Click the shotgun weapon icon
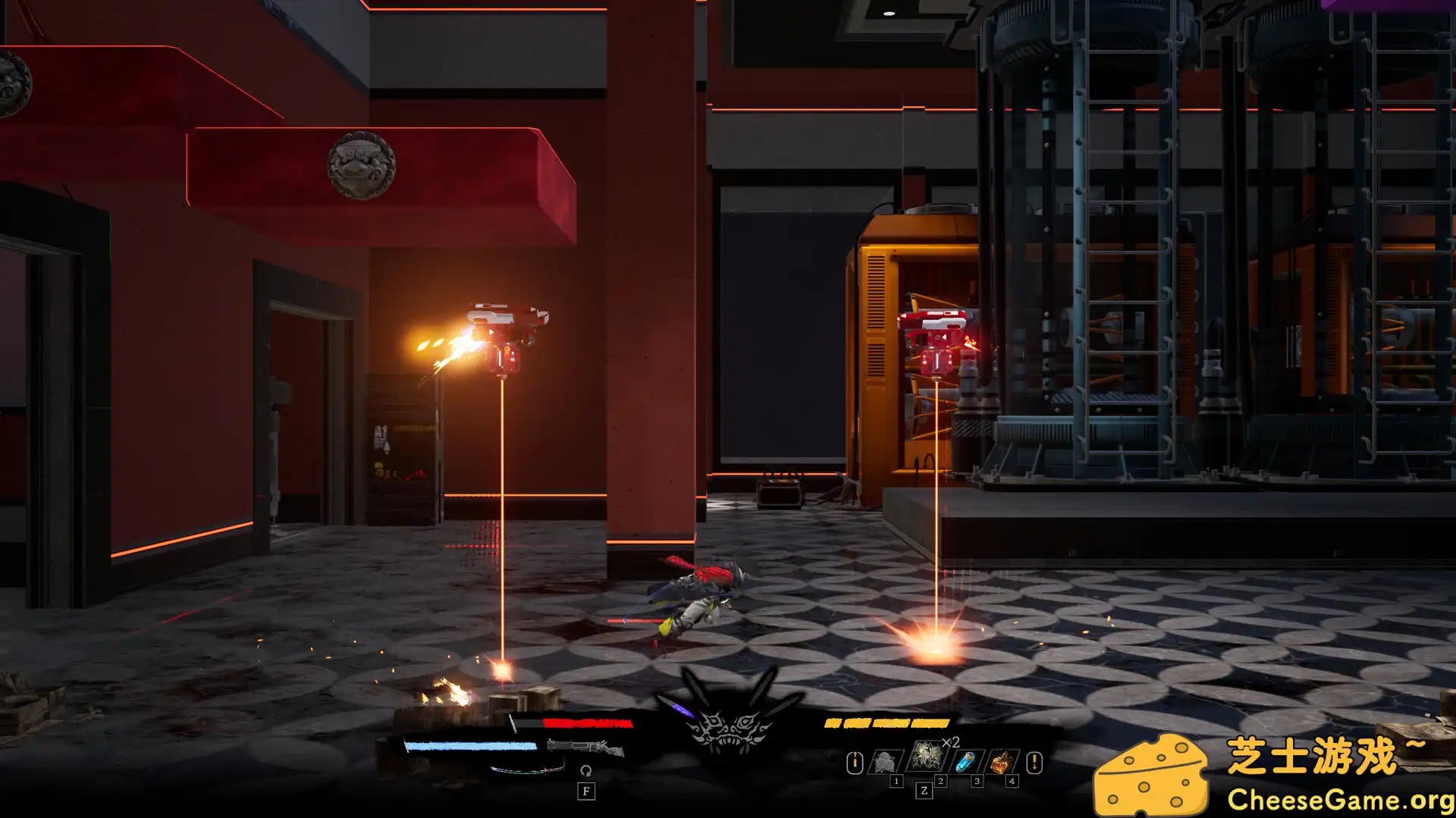Screen dimensions: 1456x818 [585, 747]
